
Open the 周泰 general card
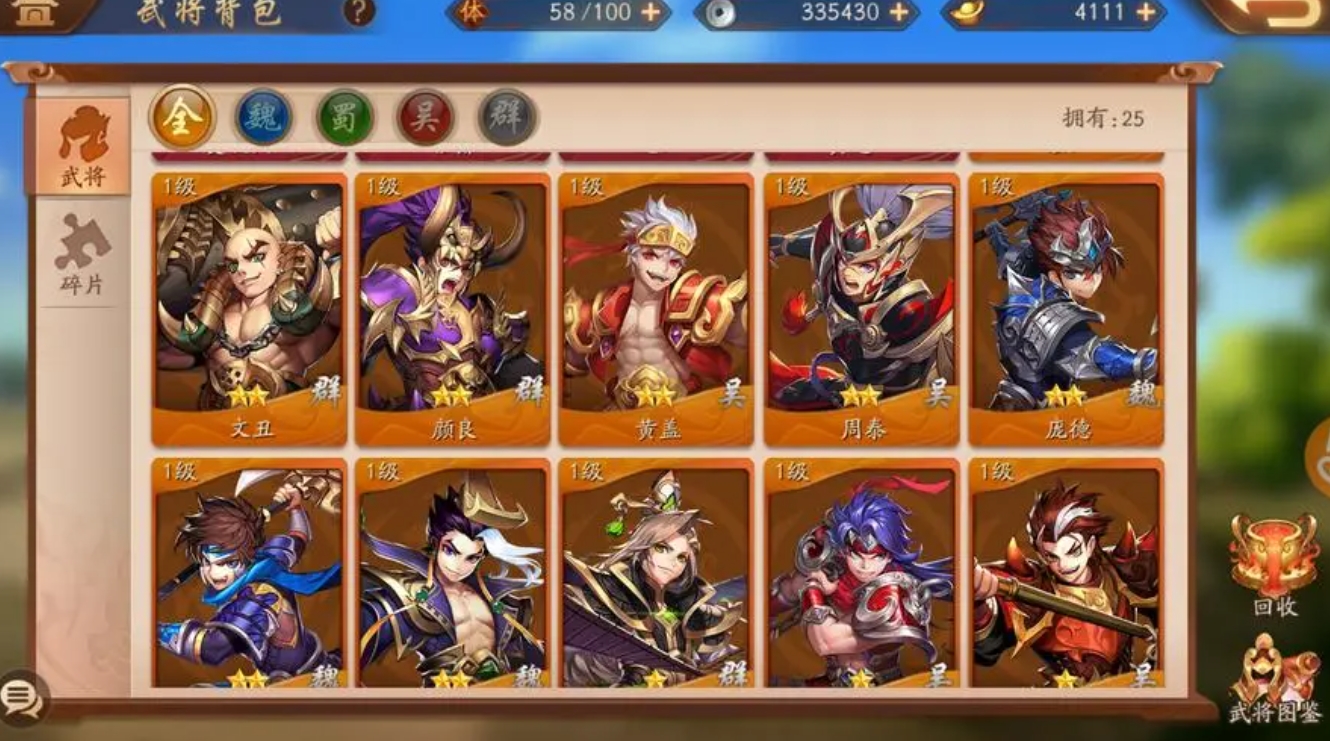[861, 310]
